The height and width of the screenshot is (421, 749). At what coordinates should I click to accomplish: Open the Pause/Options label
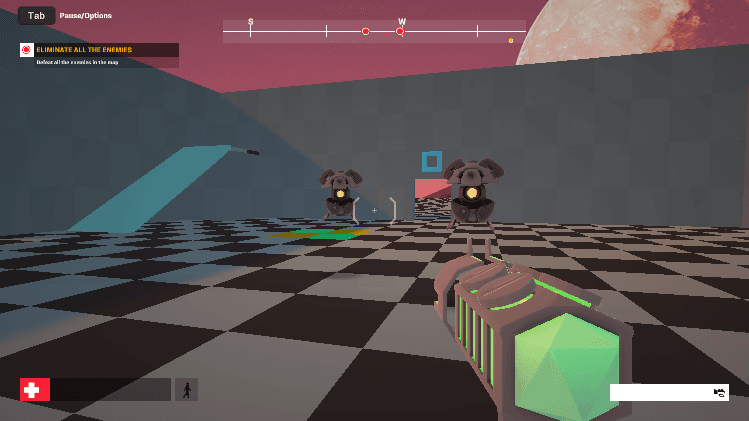tap(85, 16)
